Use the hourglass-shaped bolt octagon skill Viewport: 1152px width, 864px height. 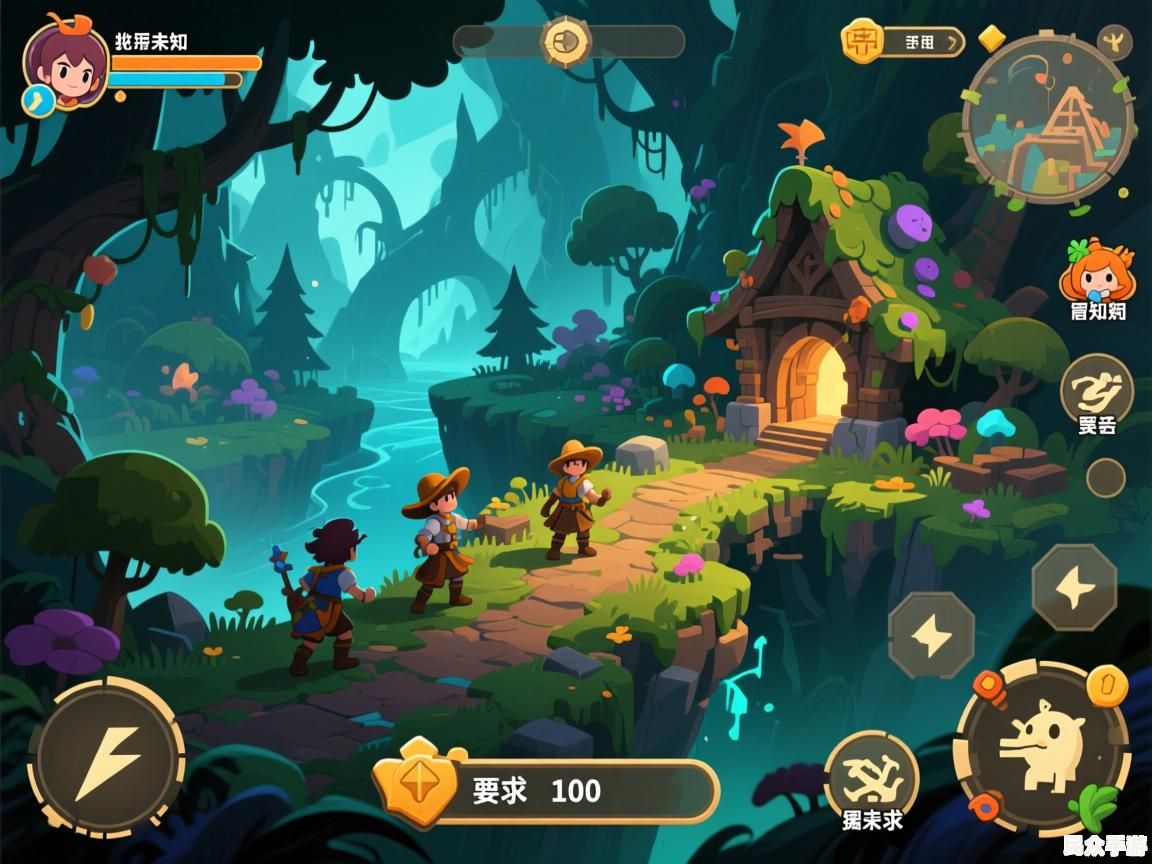click(x=931, y=635)
